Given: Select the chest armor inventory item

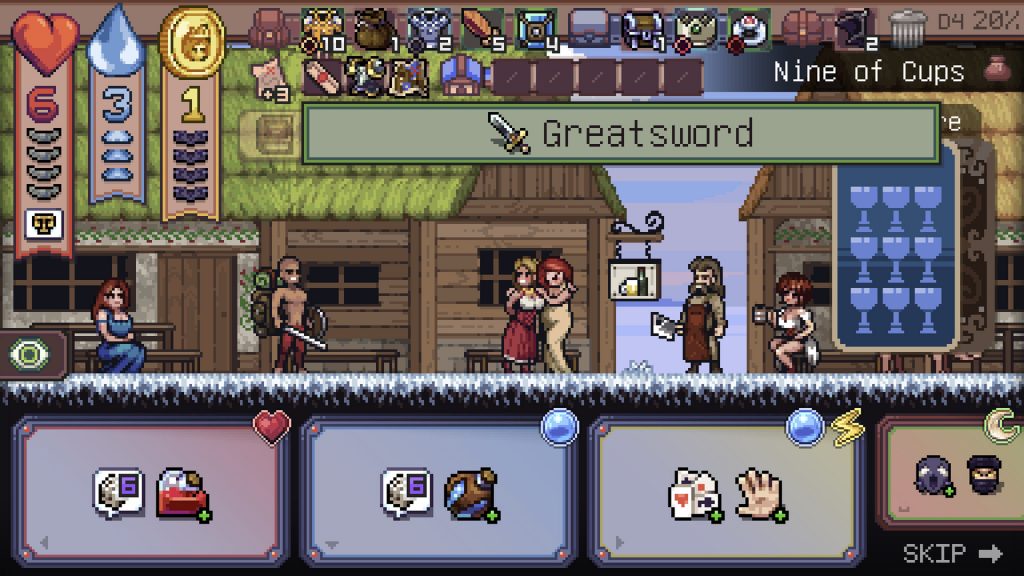Looking at the screenshot, I should (x=428, y=28).
